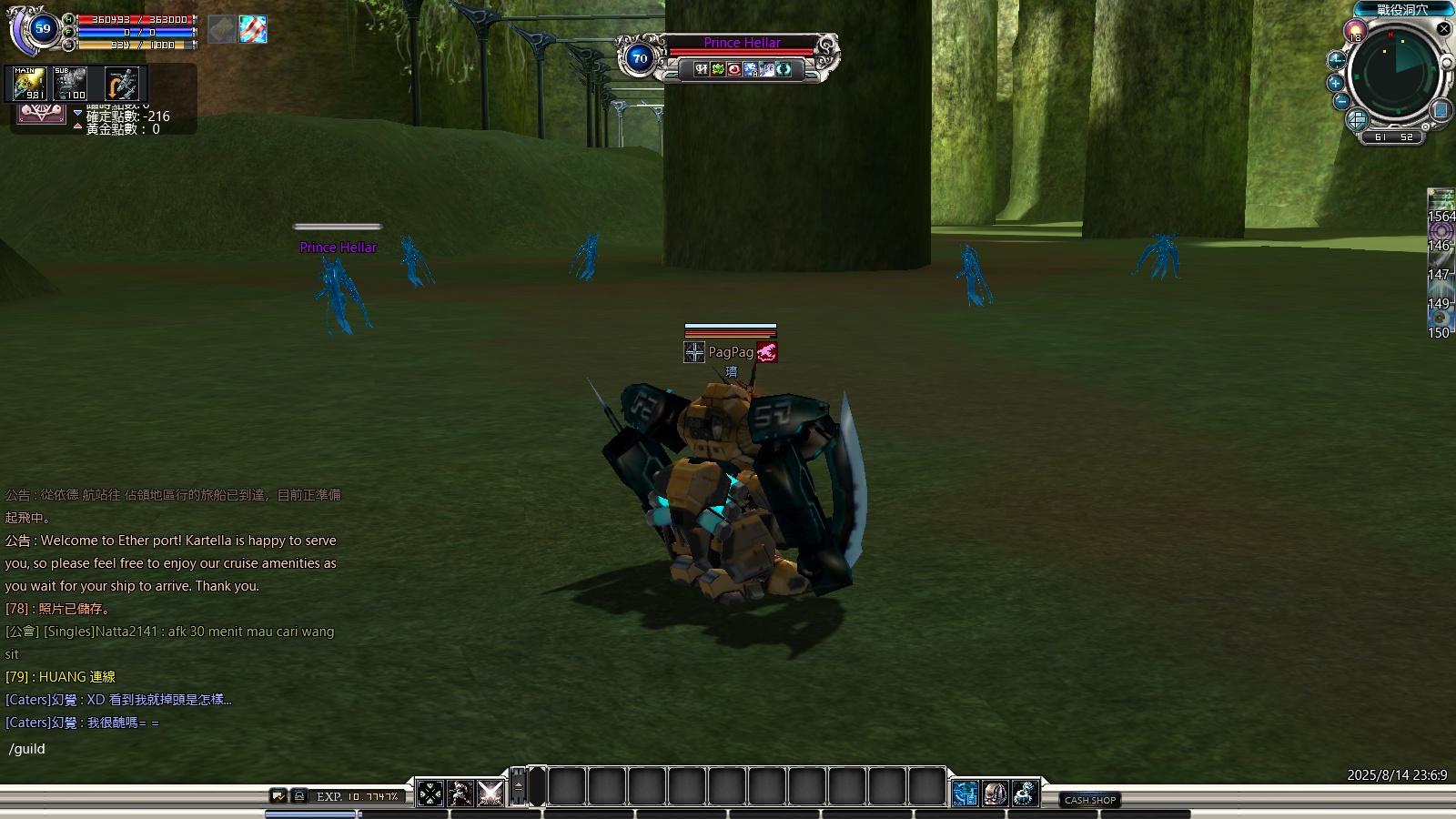Select the SUB weapon slot

tap(70, 85)
